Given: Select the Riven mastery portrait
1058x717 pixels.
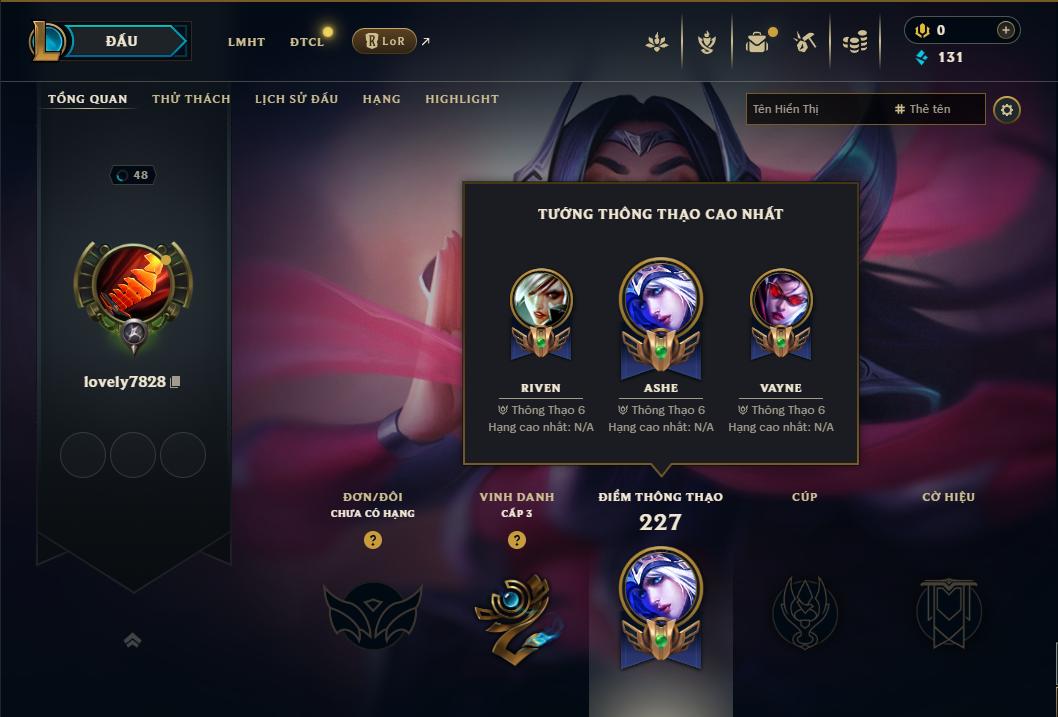Looking at the screenshot, I should (x=541, y=300).
